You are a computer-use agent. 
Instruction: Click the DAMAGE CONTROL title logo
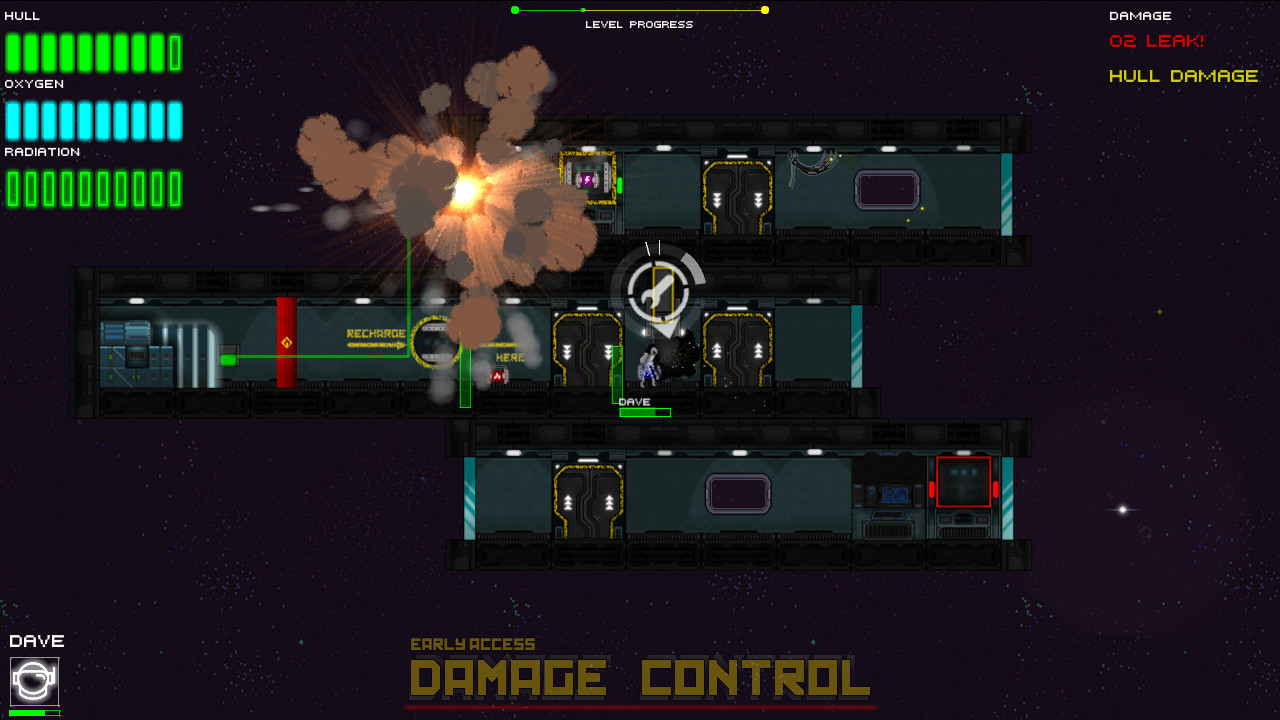640,678
